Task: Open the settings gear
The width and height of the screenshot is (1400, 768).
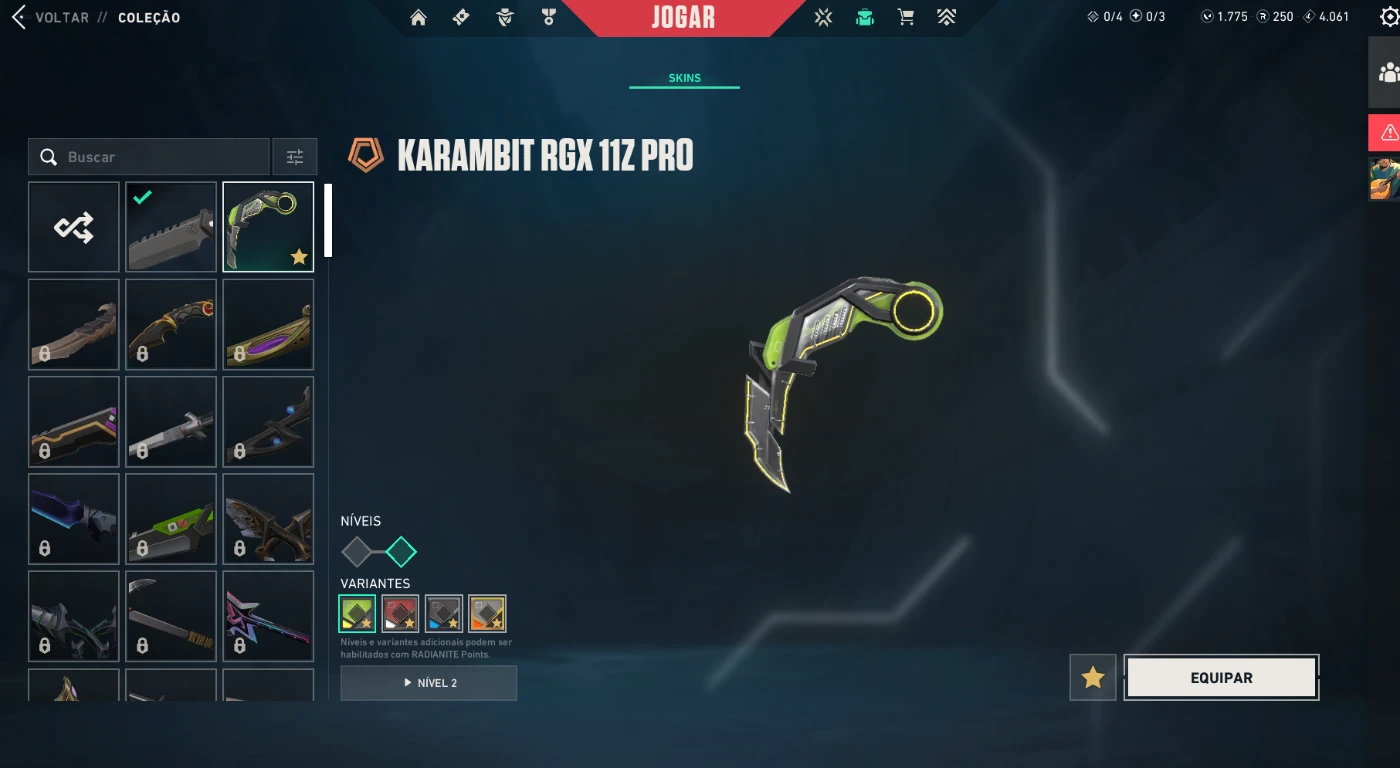Action: pos(1388,17)
